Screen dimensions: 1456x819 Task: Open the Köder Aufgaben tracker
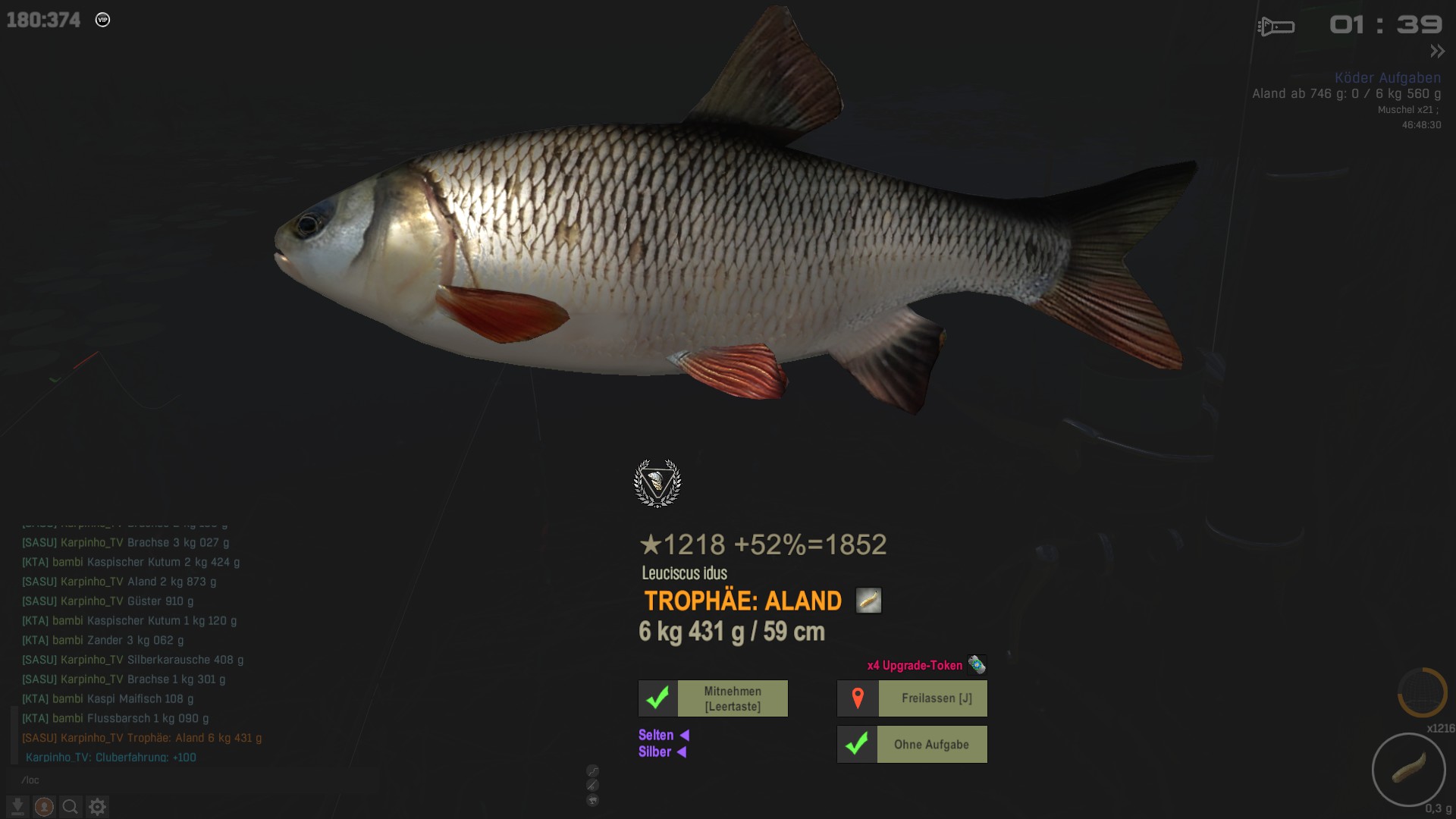click(1387, 78)
